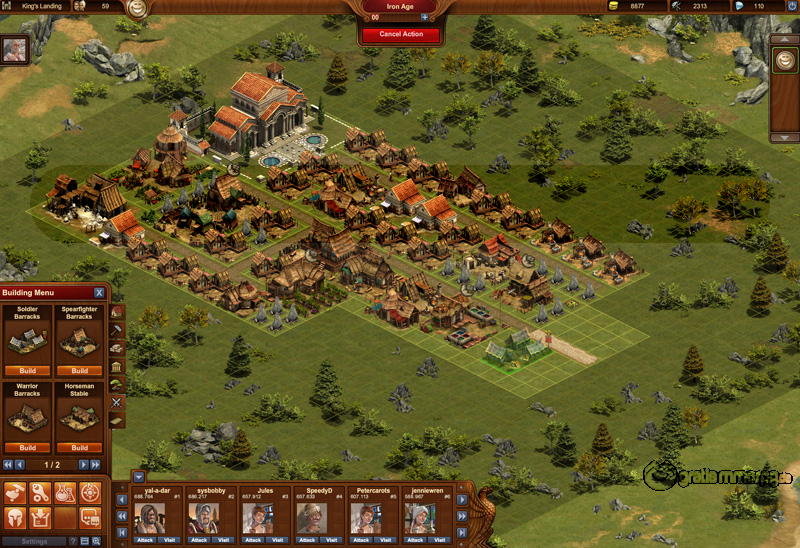This screenshot has width=800, height=548.
Task: Visit SpeedyD's city
Action: [332, 539]
